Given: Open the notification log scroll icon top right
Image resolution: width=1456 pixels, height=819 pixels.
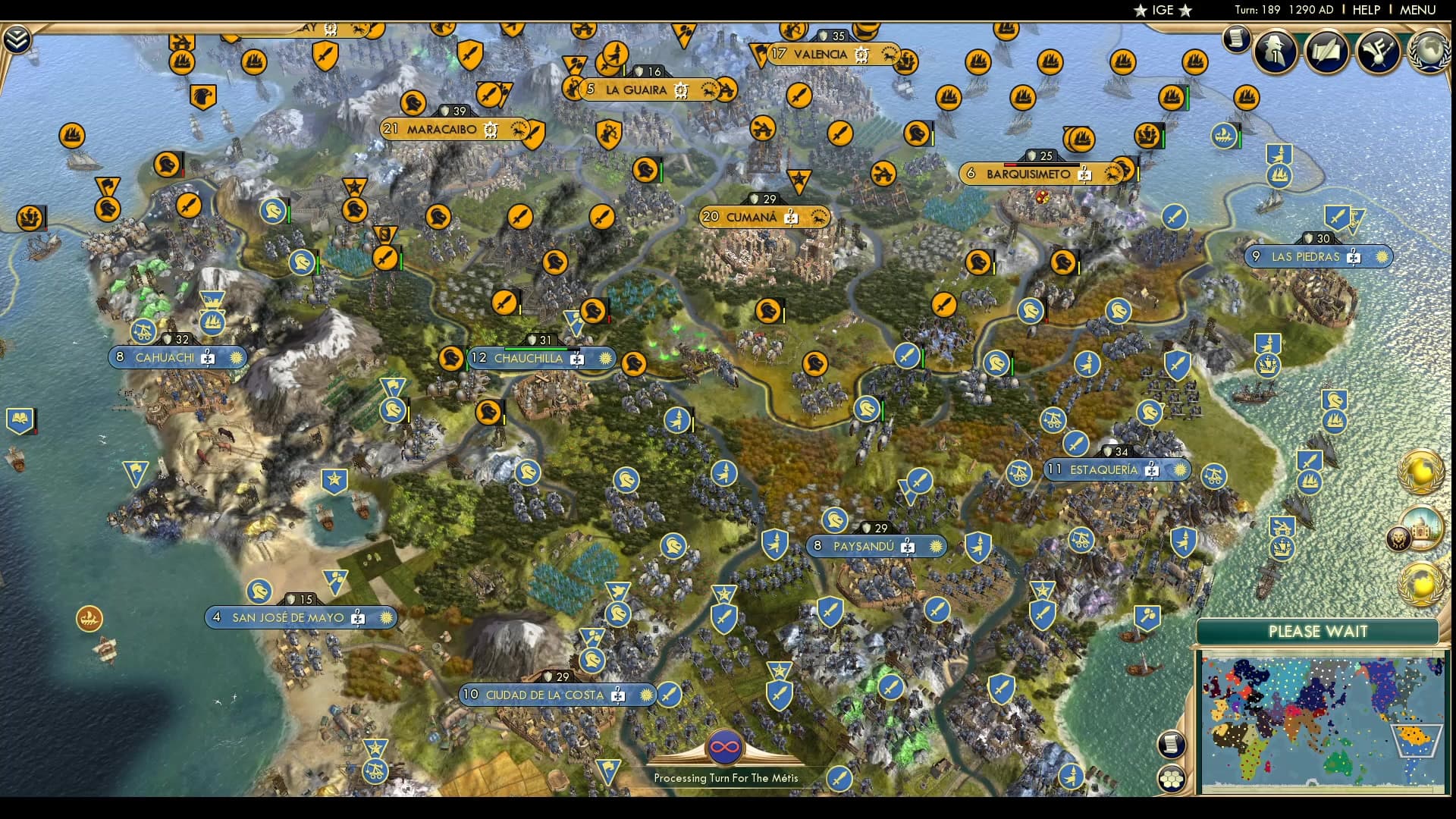Looking at the screenshot, I should 1237,38.
